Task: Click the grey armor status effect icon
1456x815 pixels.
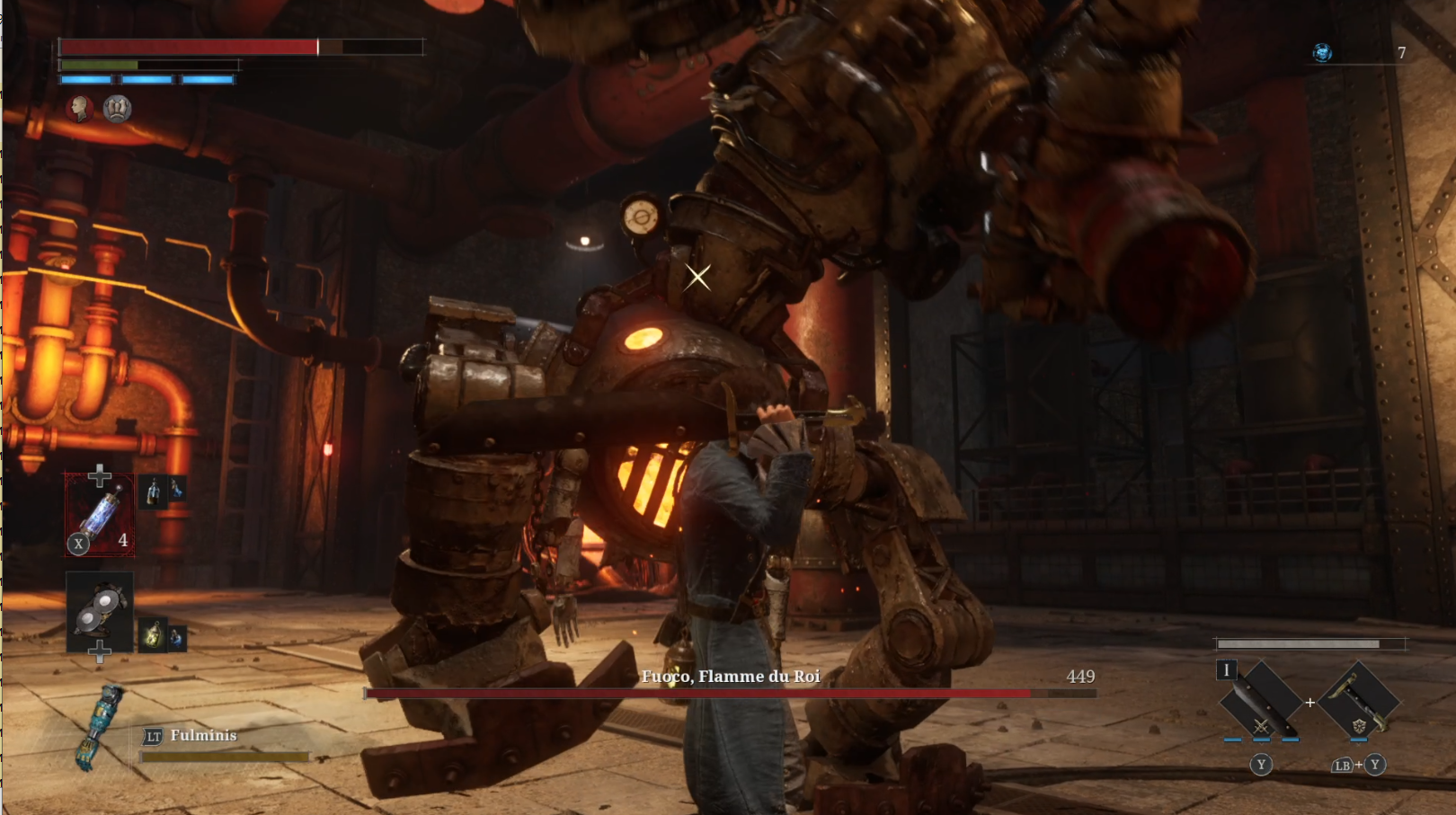Action: click(x=117, y=109)
